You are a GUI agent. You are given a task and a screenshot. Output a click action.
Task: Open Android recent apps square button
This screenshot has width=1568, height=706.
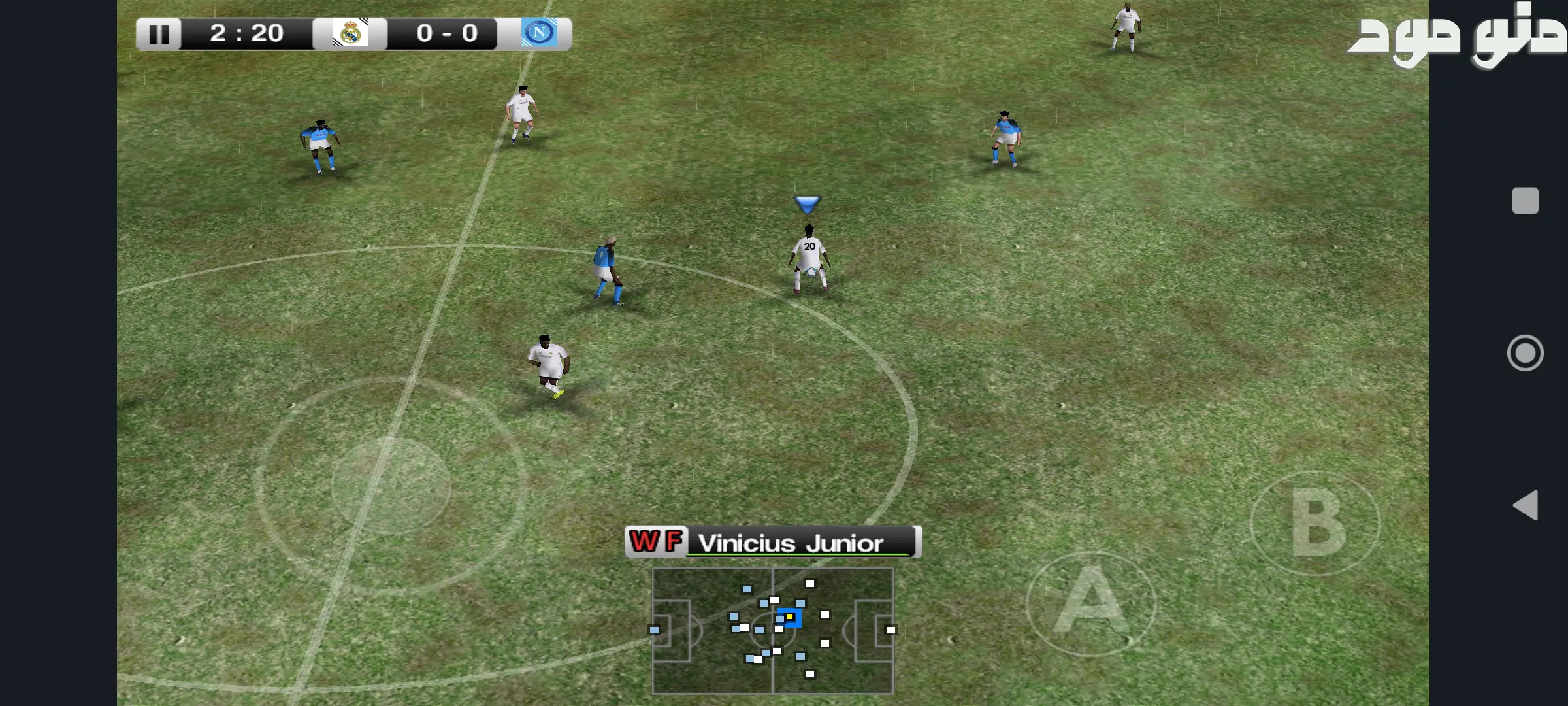point(1526,201)
